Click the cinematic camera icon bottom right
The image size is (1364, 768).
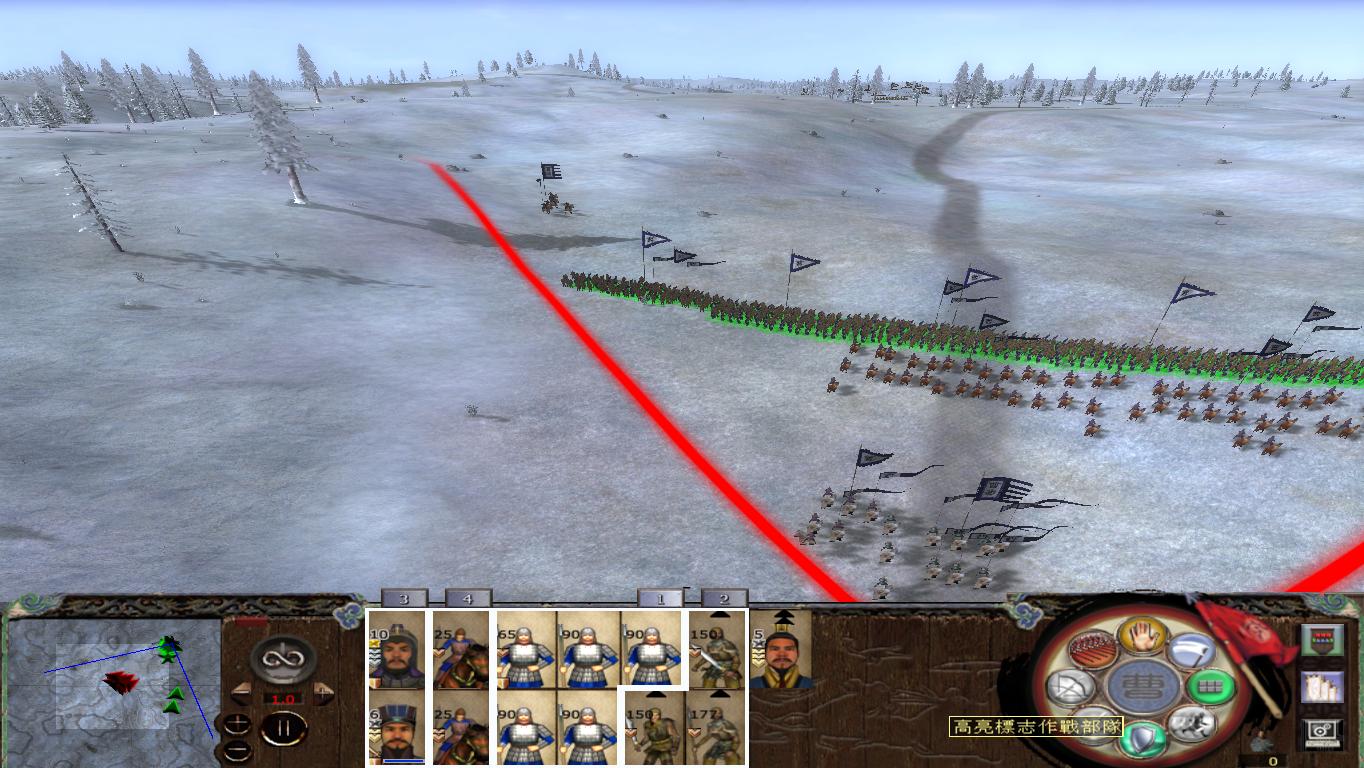[x=1320, y=731]
